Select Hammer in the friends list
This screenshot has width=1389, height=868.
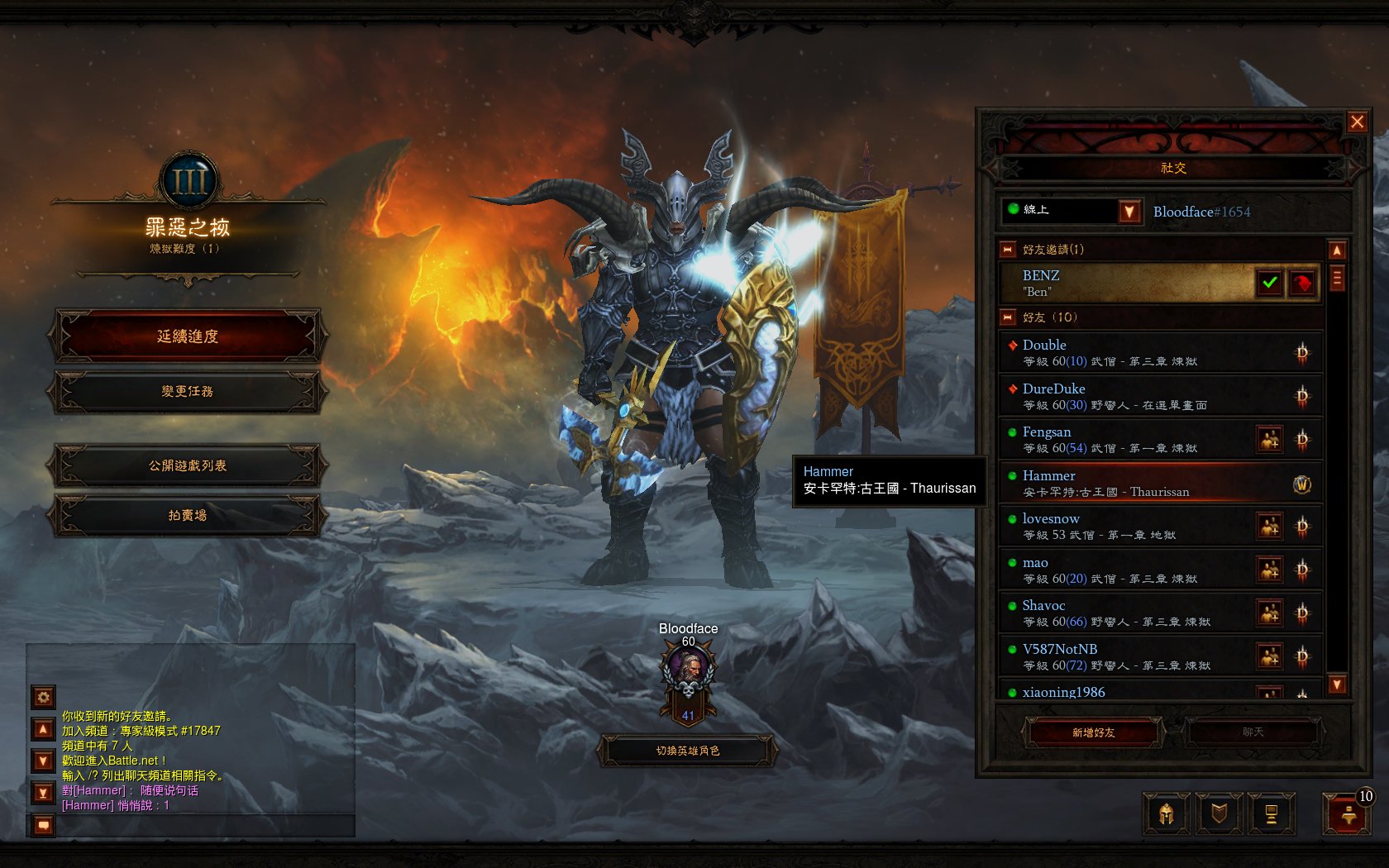[1141, 483]
